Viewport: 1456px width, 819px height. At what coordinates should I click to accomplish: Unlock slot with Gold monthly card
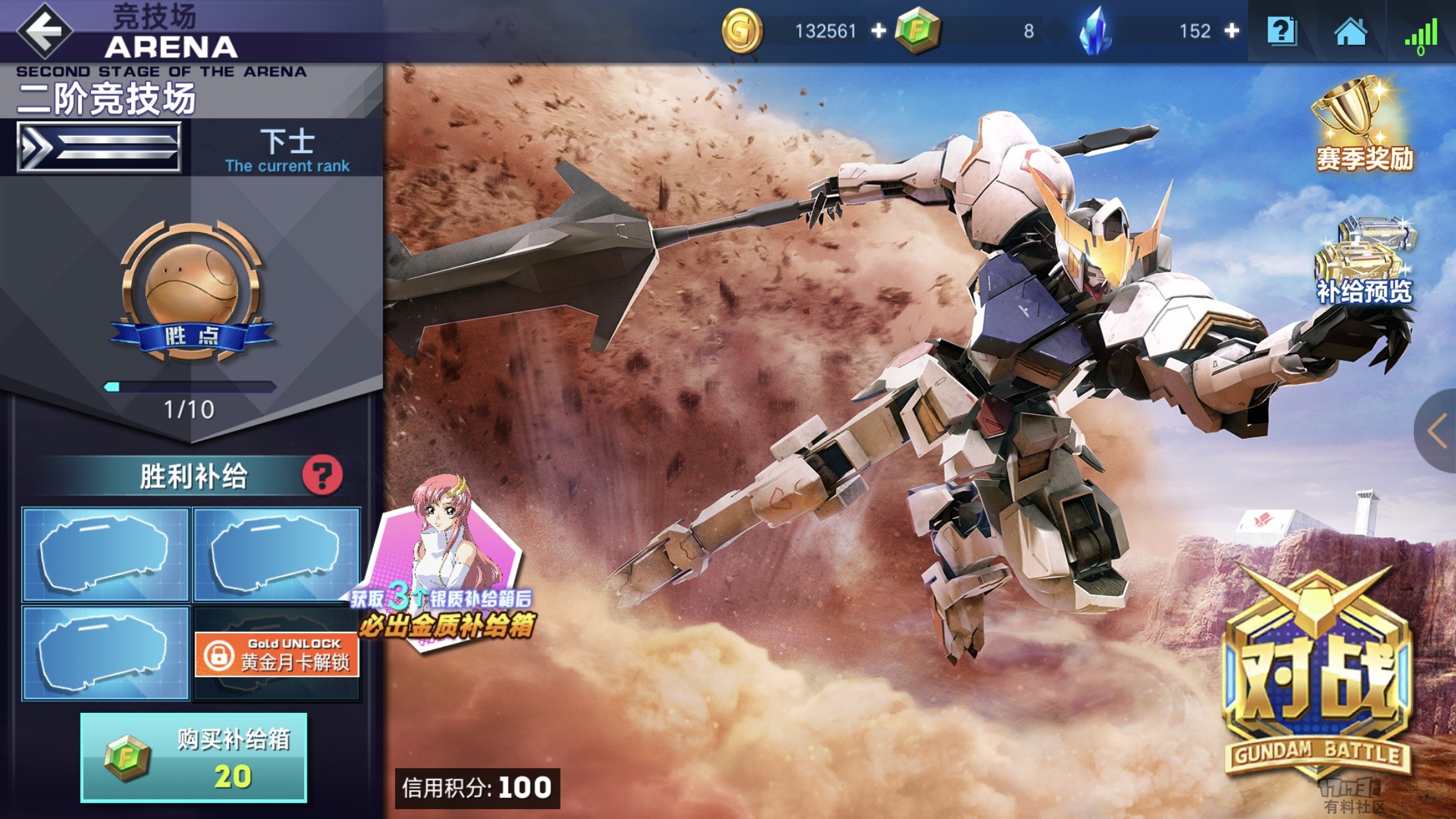coord(277,654)
